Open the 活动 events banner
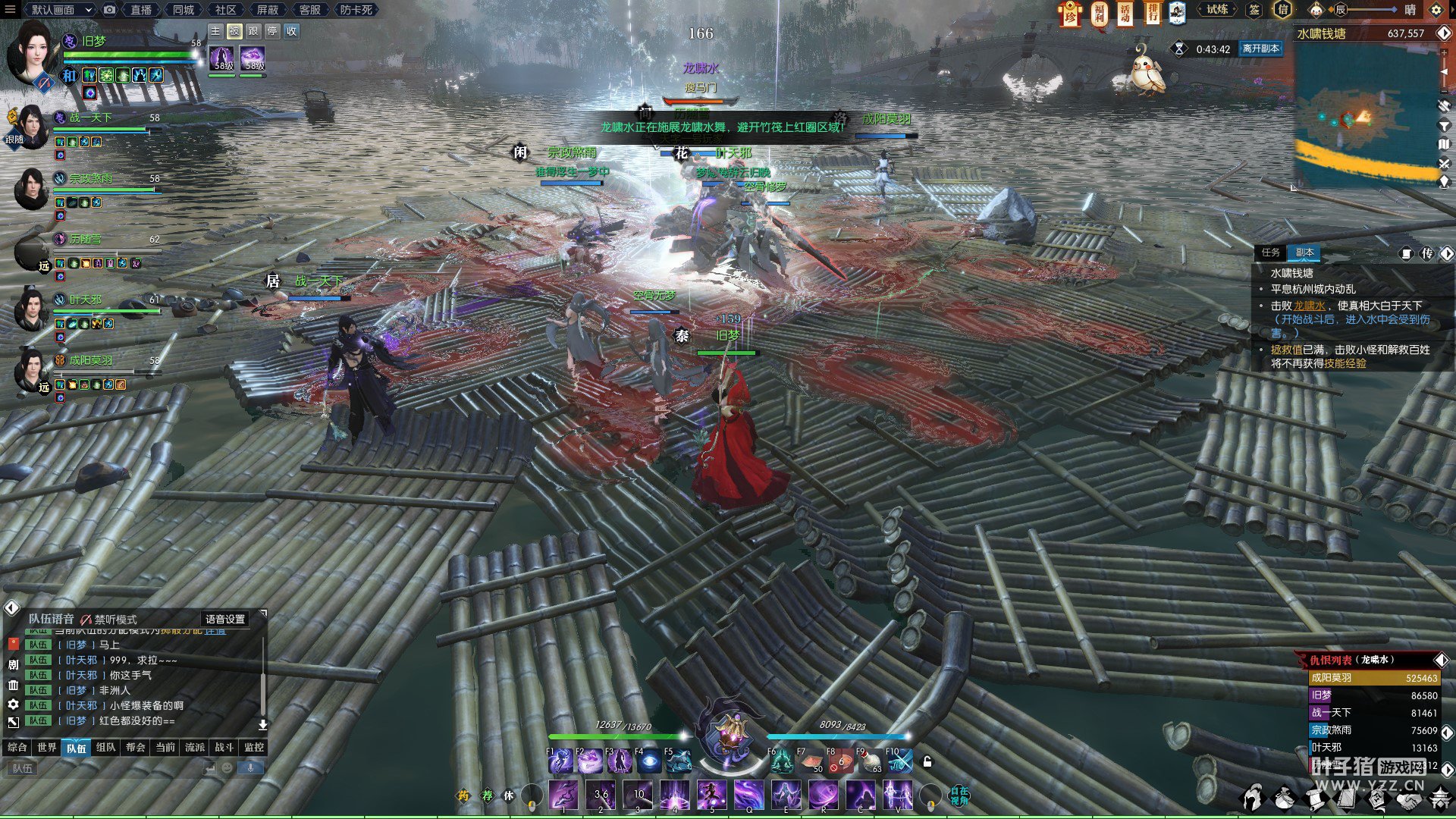This screenshot has height=819, width=1456. tap(1125, 13)
